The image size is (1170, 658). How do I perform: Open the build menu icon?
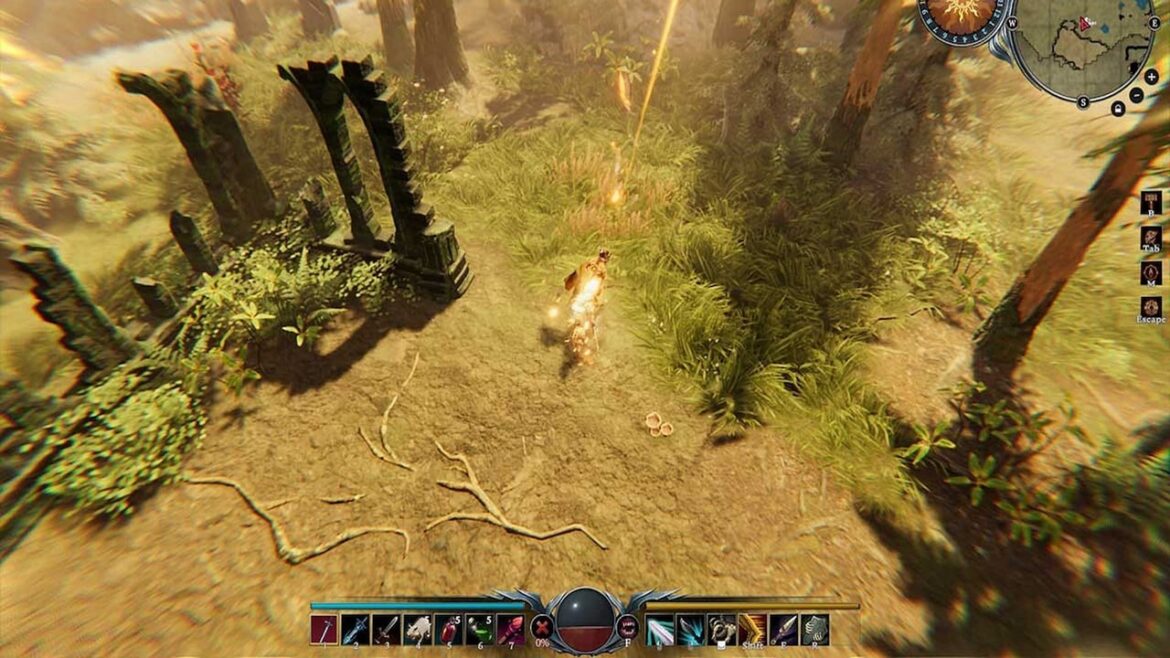(x=1151, y=202)
